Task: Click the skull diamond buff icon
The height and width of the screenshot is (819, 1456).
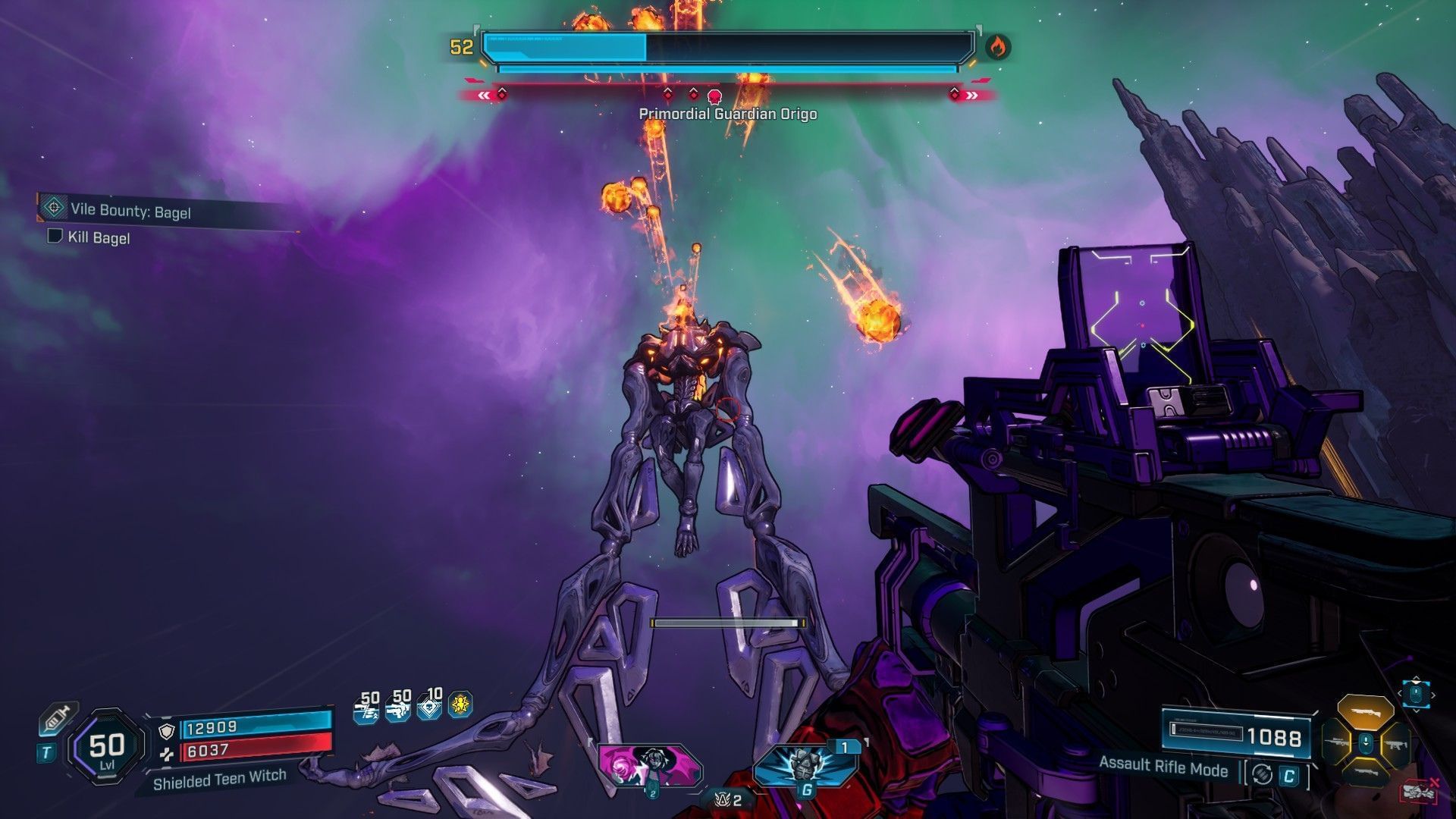Action: click(429, 707)
